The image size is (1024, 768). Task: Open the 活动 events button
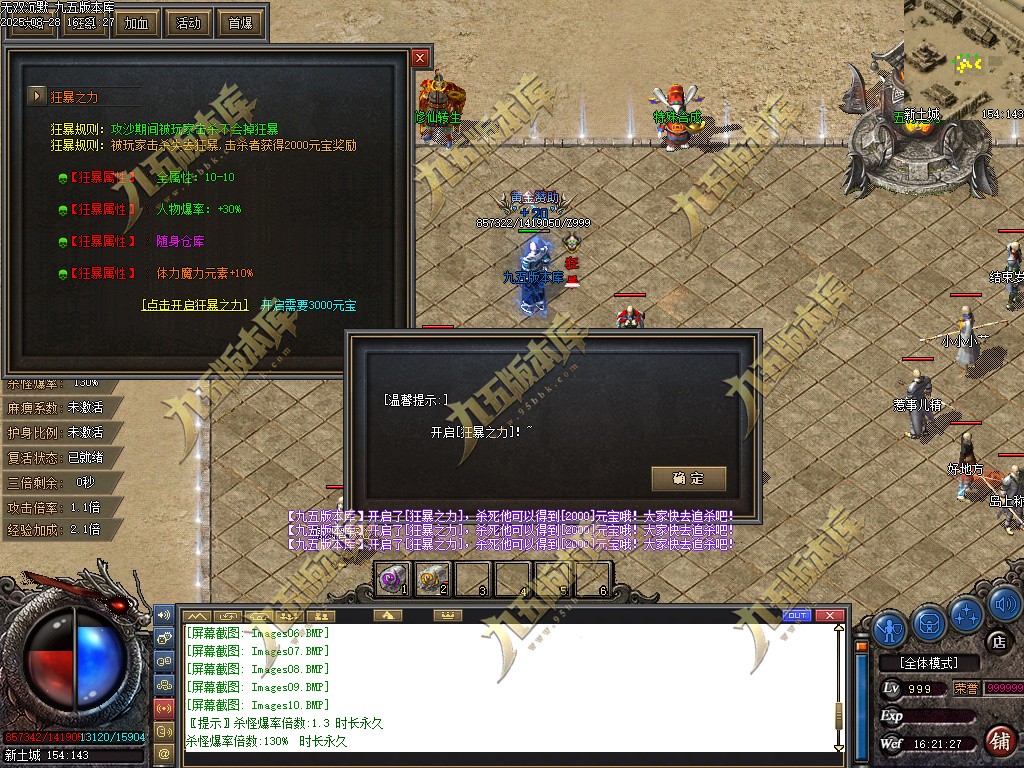coord(188,23)
